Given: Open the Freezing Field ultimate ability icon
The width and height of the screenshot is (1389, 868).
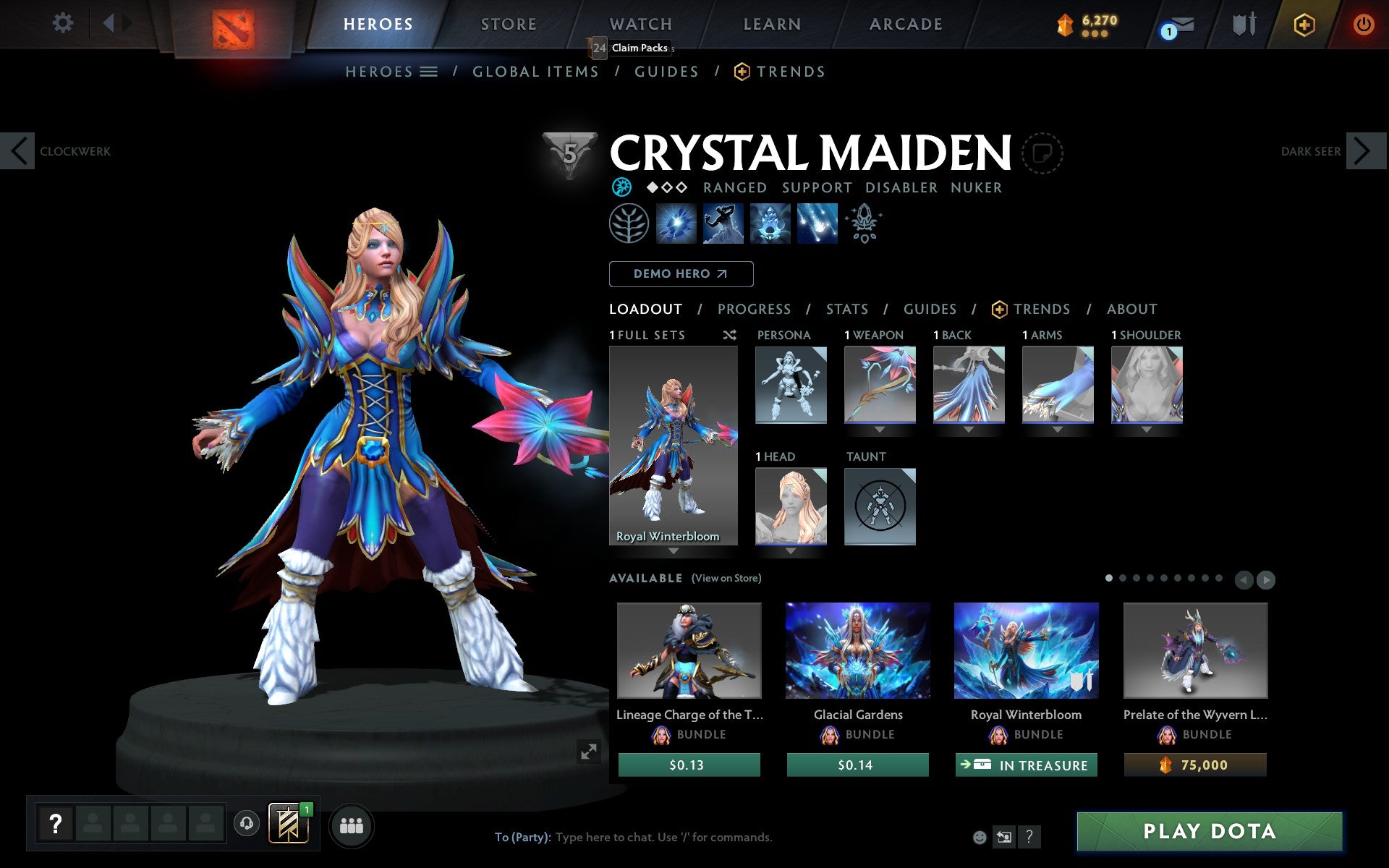Looking at the screenshot, I should (817, 224).
